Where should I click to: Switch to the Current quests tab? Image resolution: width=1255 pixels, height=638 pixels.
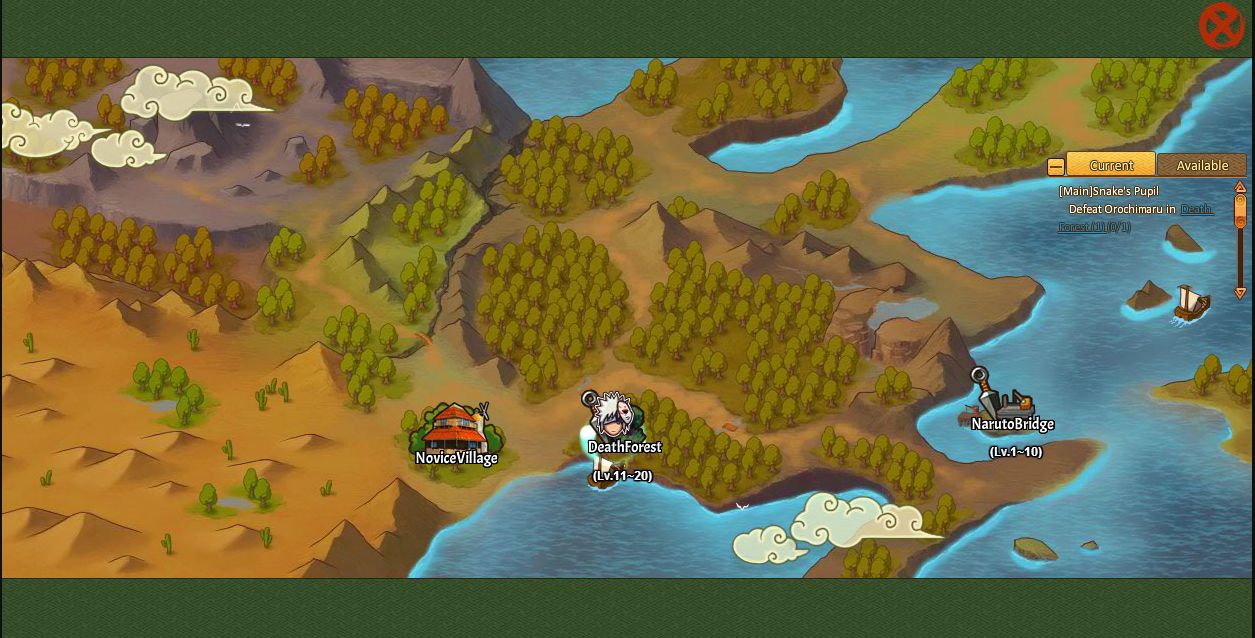click(1110, 165)
